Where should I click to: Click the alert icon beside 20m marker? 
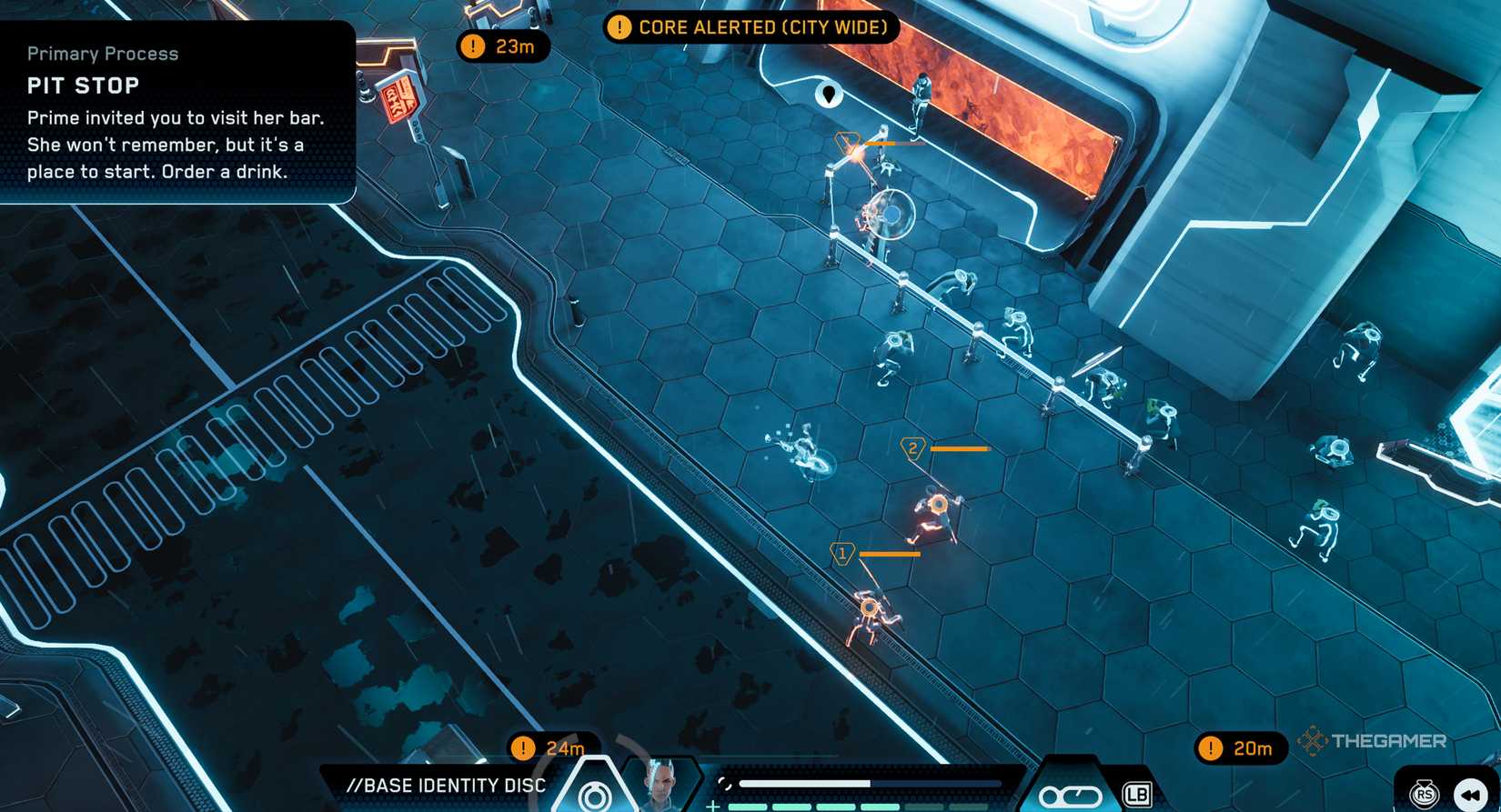coord(1211,748)
